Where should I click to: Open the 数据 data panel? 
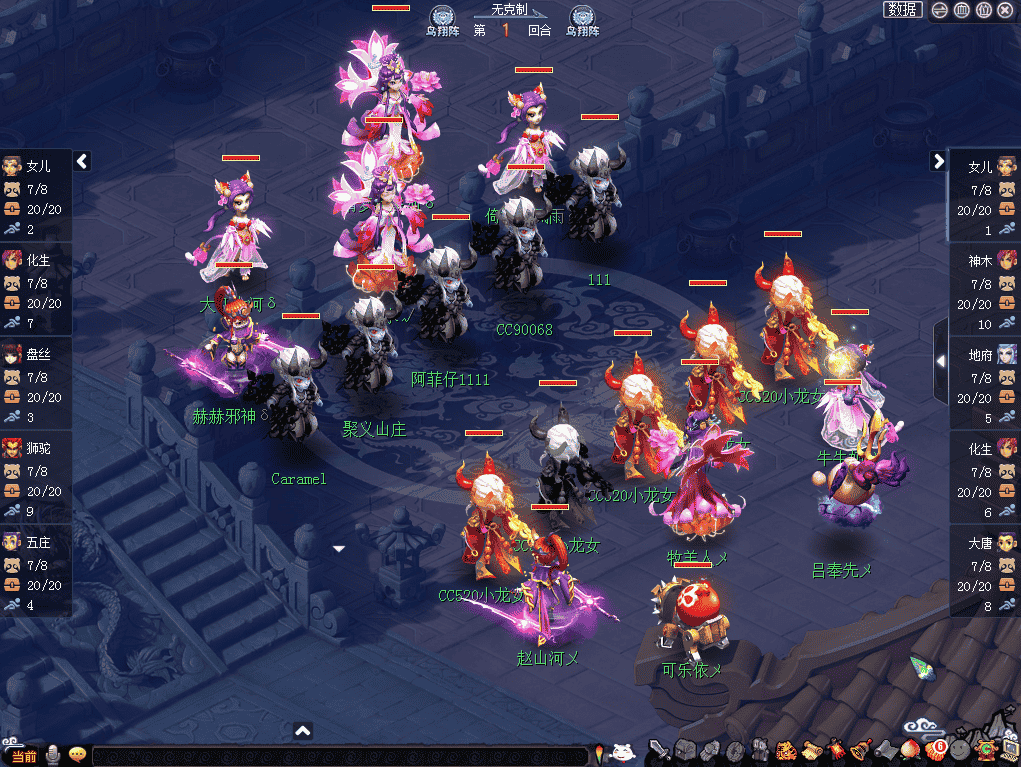tap(903, 10)
